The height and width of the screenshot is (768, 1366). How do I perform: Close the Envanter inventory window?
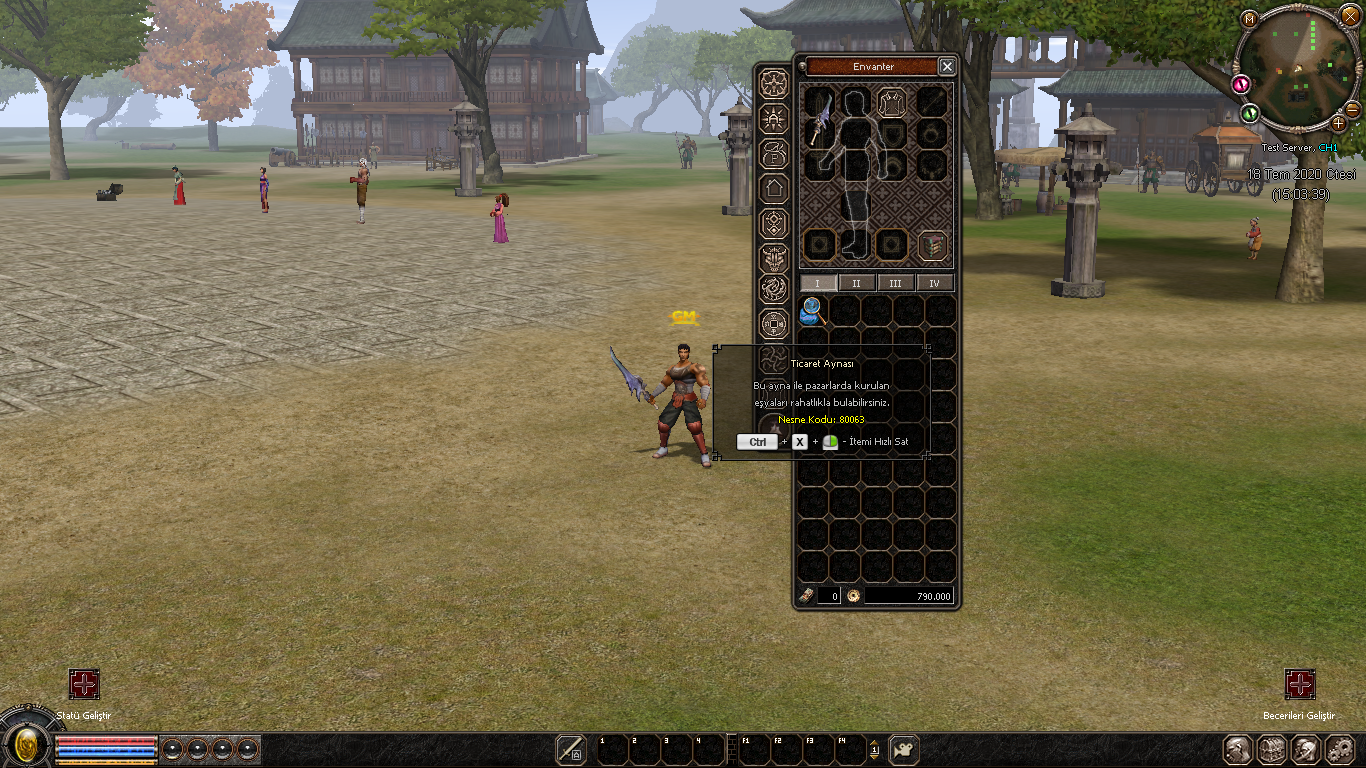[x=946, y=66]
